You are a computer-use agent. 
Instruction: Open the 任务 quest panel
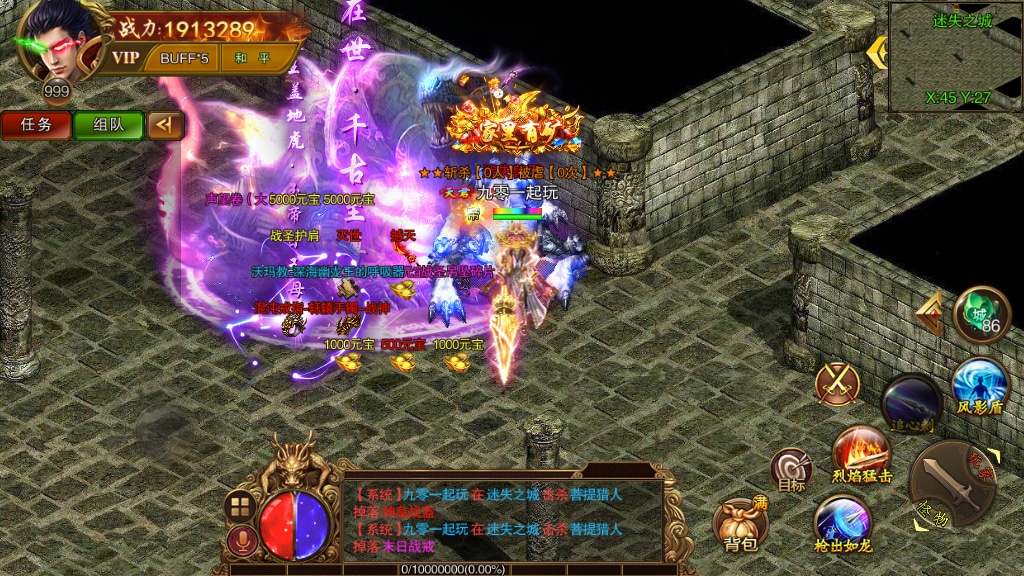(35, 125)
